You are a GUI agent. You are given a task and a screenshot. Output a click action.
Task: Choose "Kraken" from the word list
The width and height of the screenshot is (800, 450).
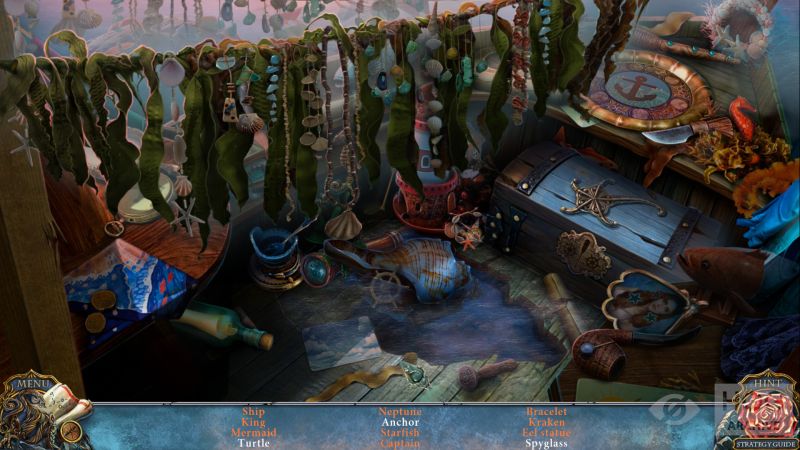[x=546, y=422]
